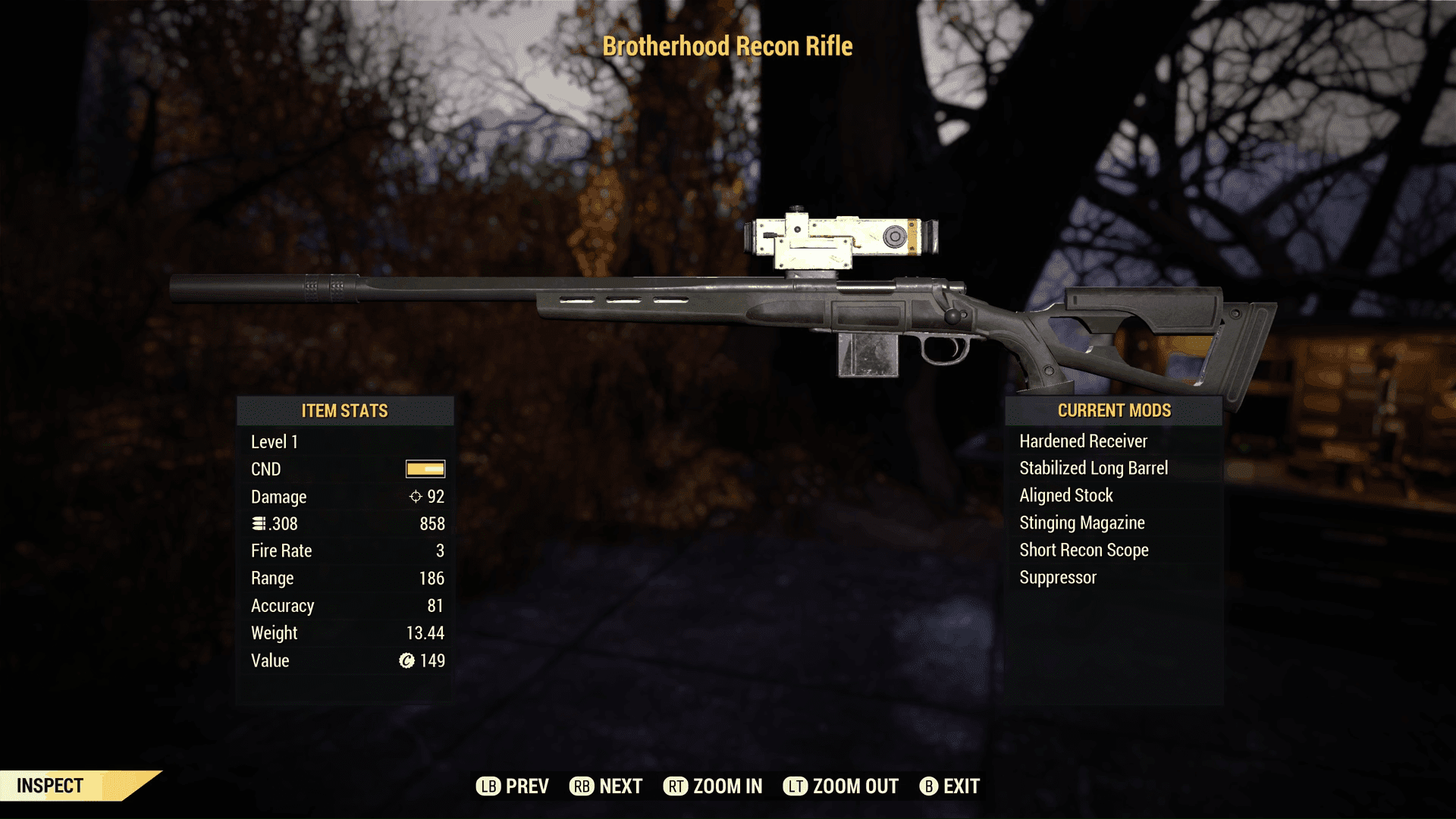Select the Stinging Magazine mod entry
Screen dimensions: 1456x819
(1082, 522)
